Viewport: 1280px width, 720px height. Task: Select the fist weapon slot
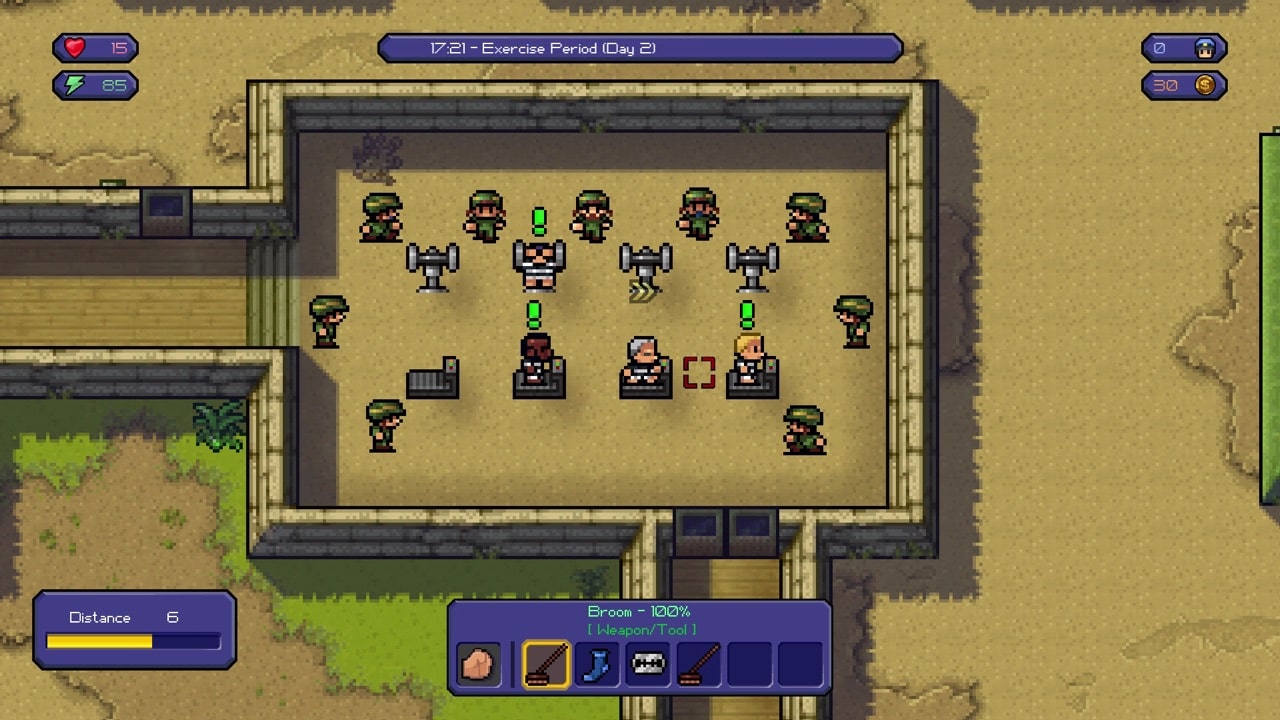[x=478, y=664]
